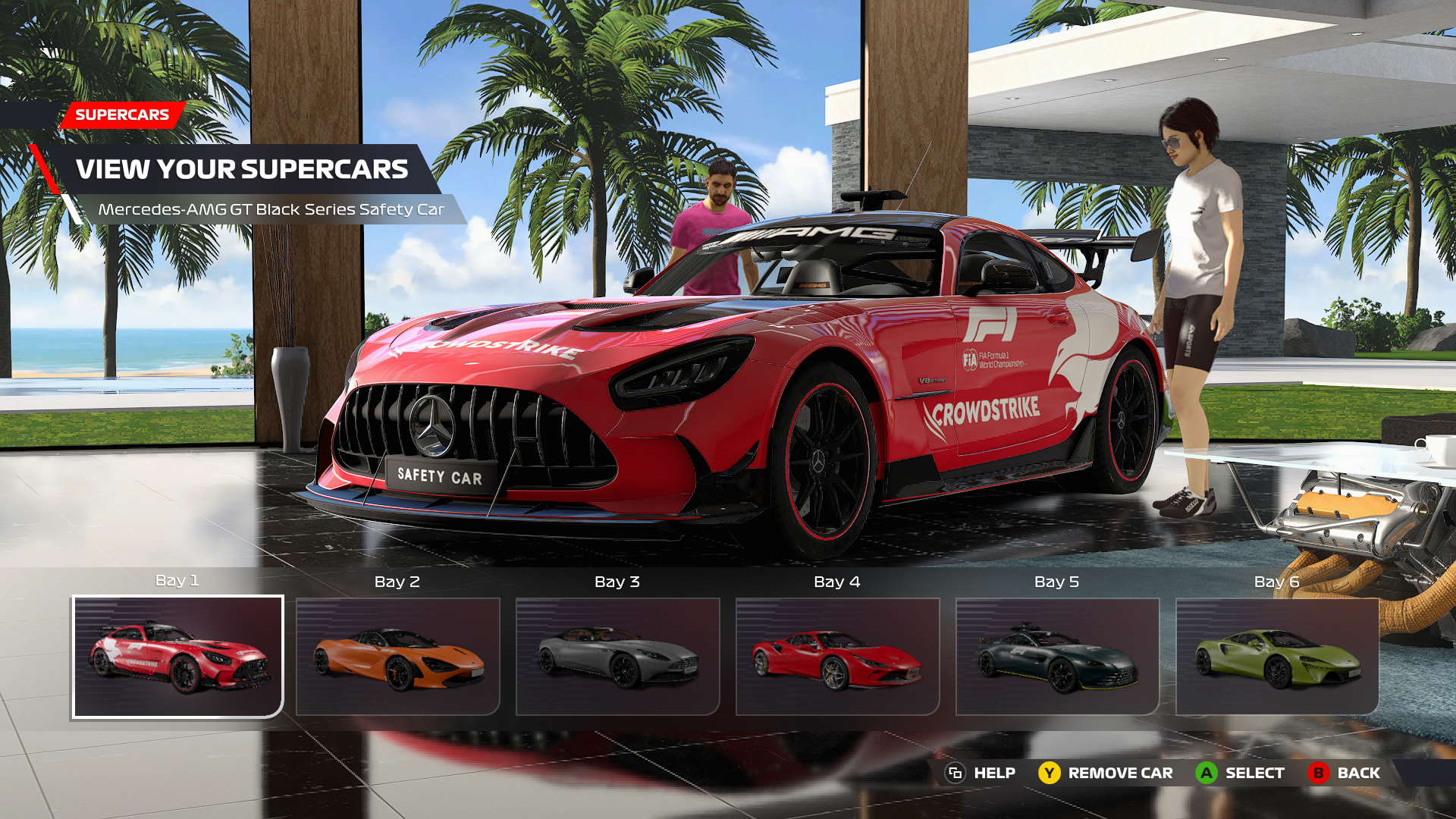The image size is (1456, 819).
Task: Choose the orange McLaren in Bay 2
Action: 397,657
